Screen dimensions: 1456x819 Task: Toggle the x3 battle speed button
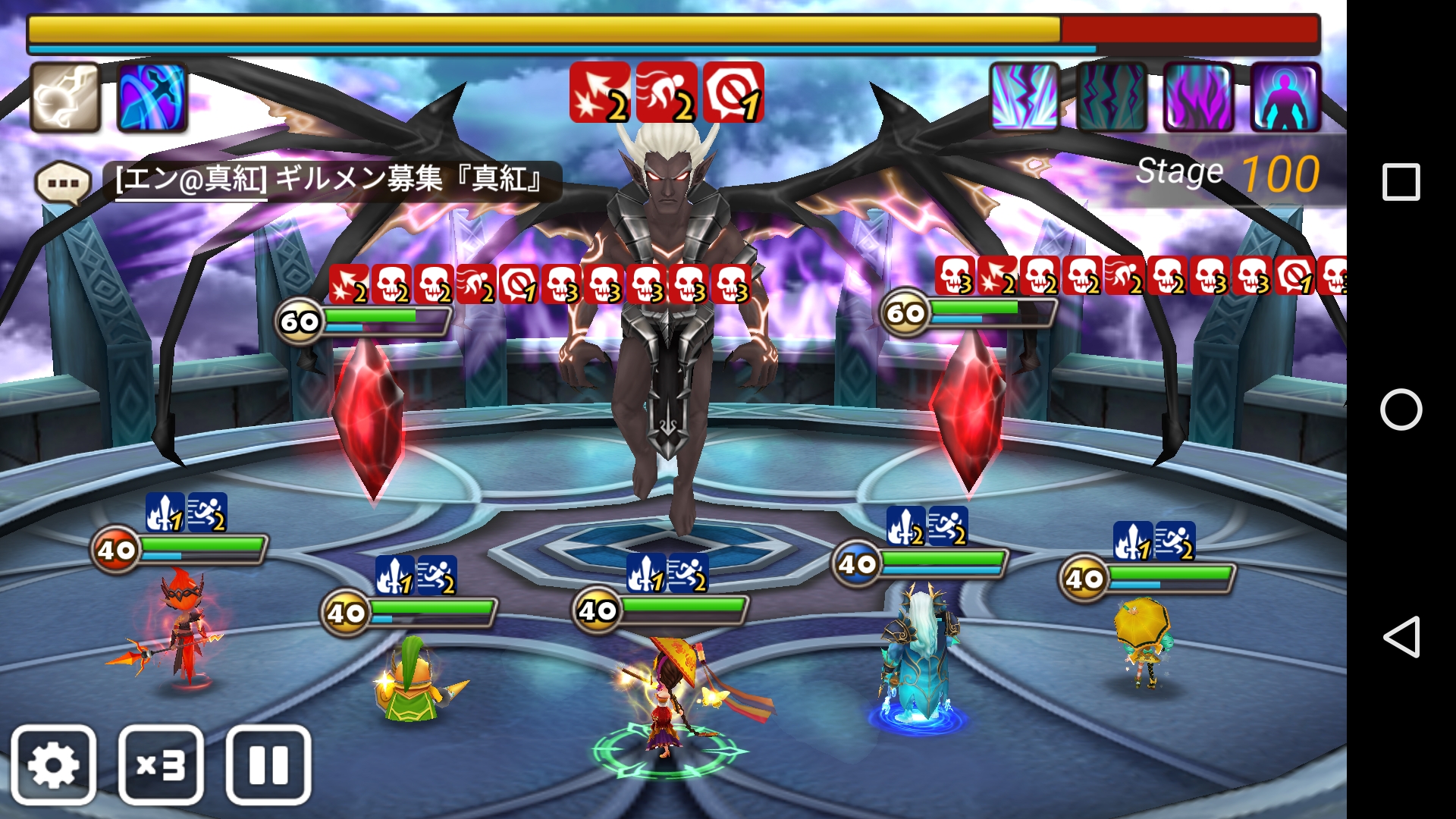(161, 764)
